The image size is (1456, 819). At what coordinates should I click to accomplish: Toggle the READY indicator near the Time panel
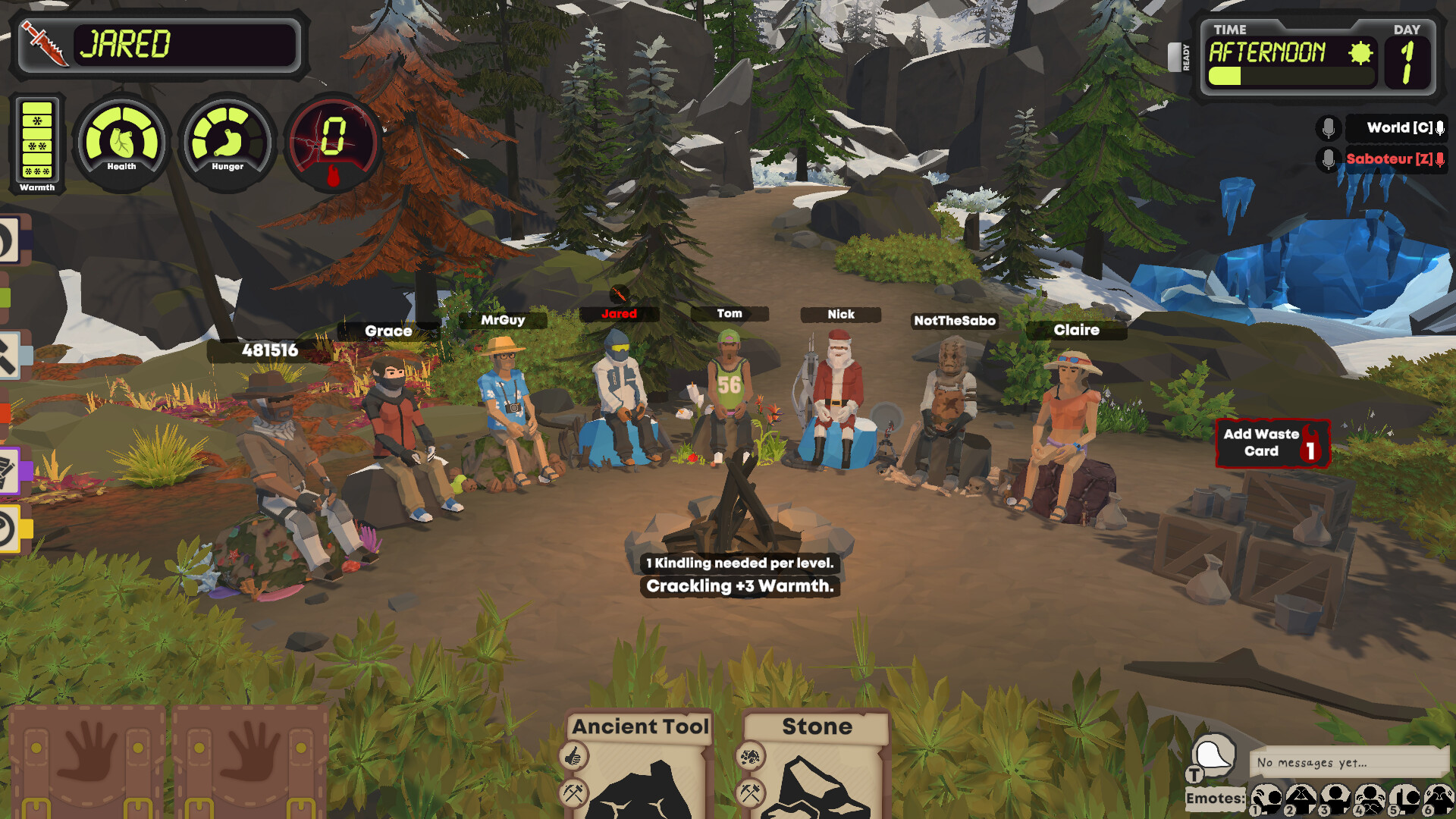(x=1184, y=57)
